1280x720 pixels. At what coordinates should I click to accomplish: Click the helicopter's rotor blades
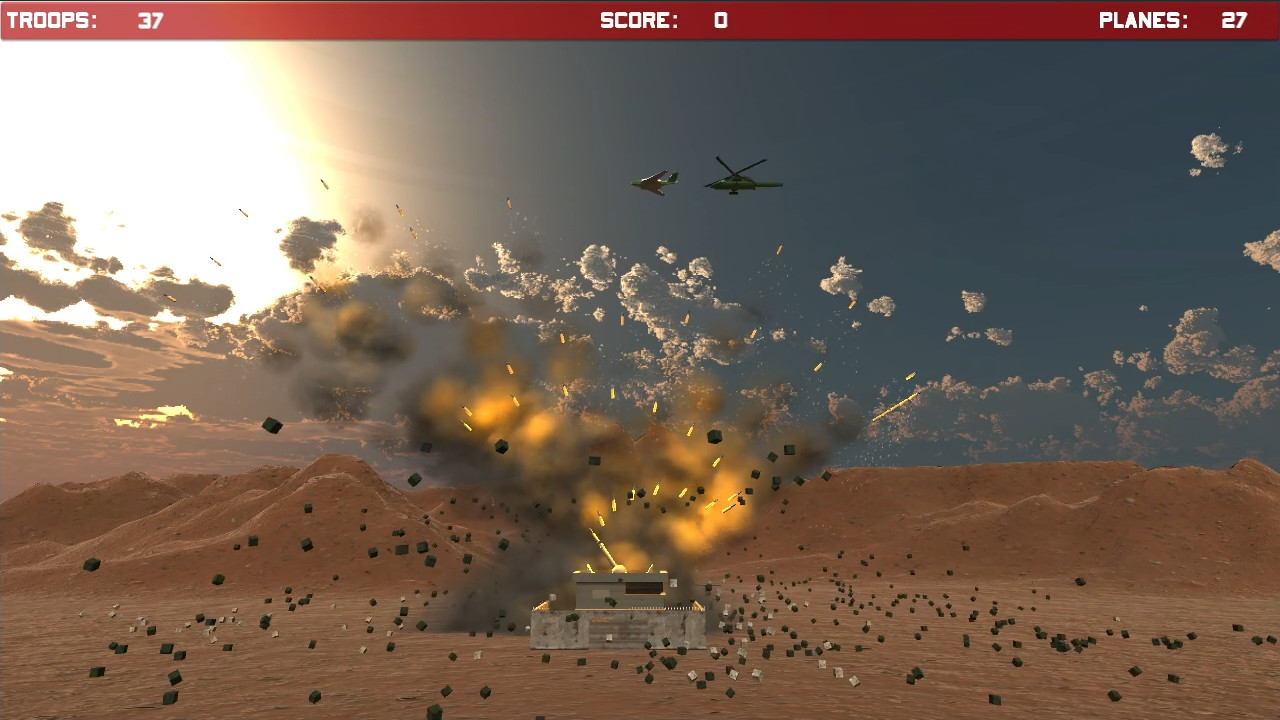coord(737,172)
